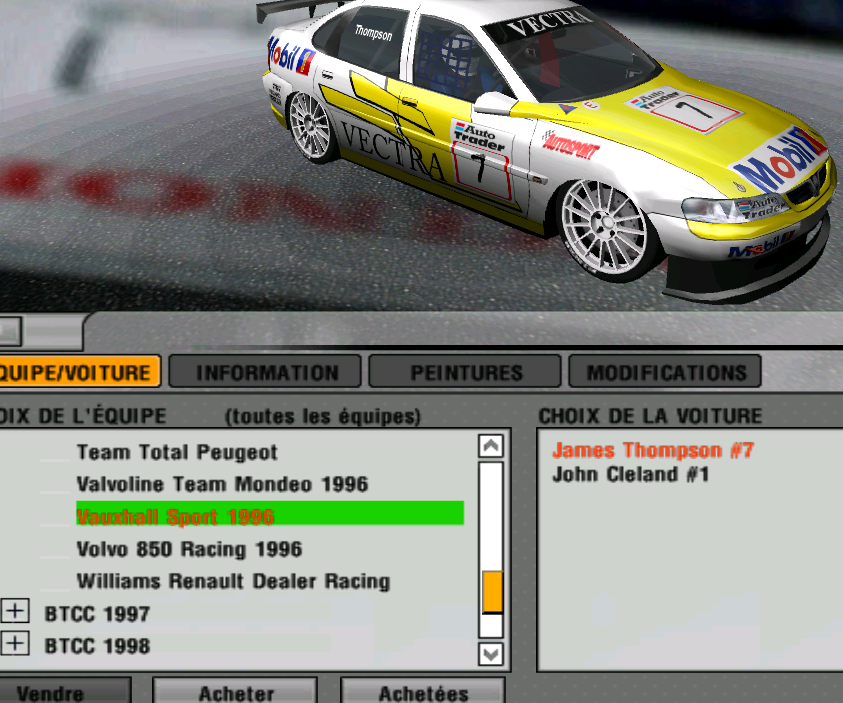
Task: Select Williams Renault Dealer Racing
Action: tap(233, 581)
